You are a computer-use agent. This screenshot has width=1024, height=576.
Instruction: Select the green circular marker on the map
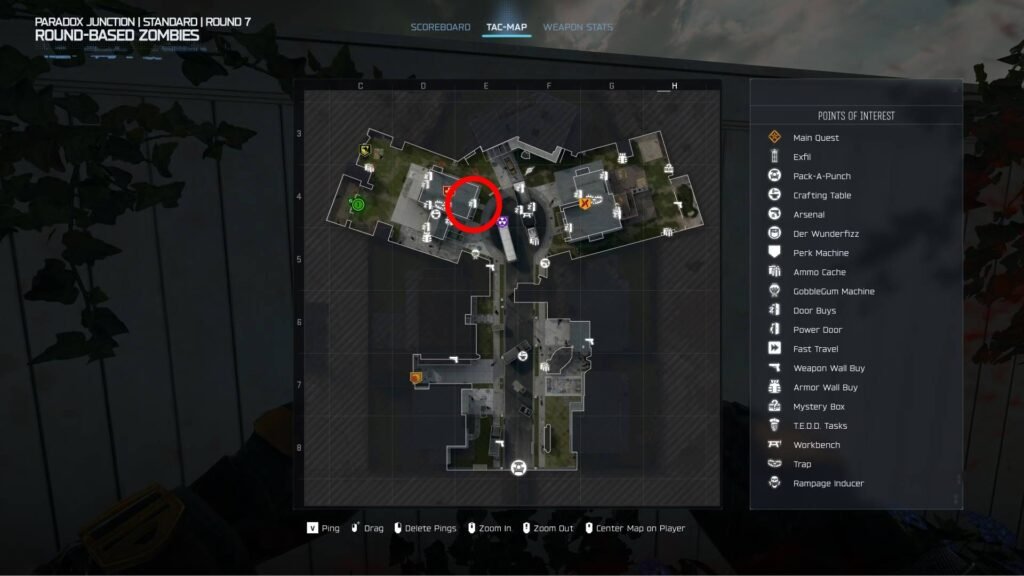click(x=357, y=204)
